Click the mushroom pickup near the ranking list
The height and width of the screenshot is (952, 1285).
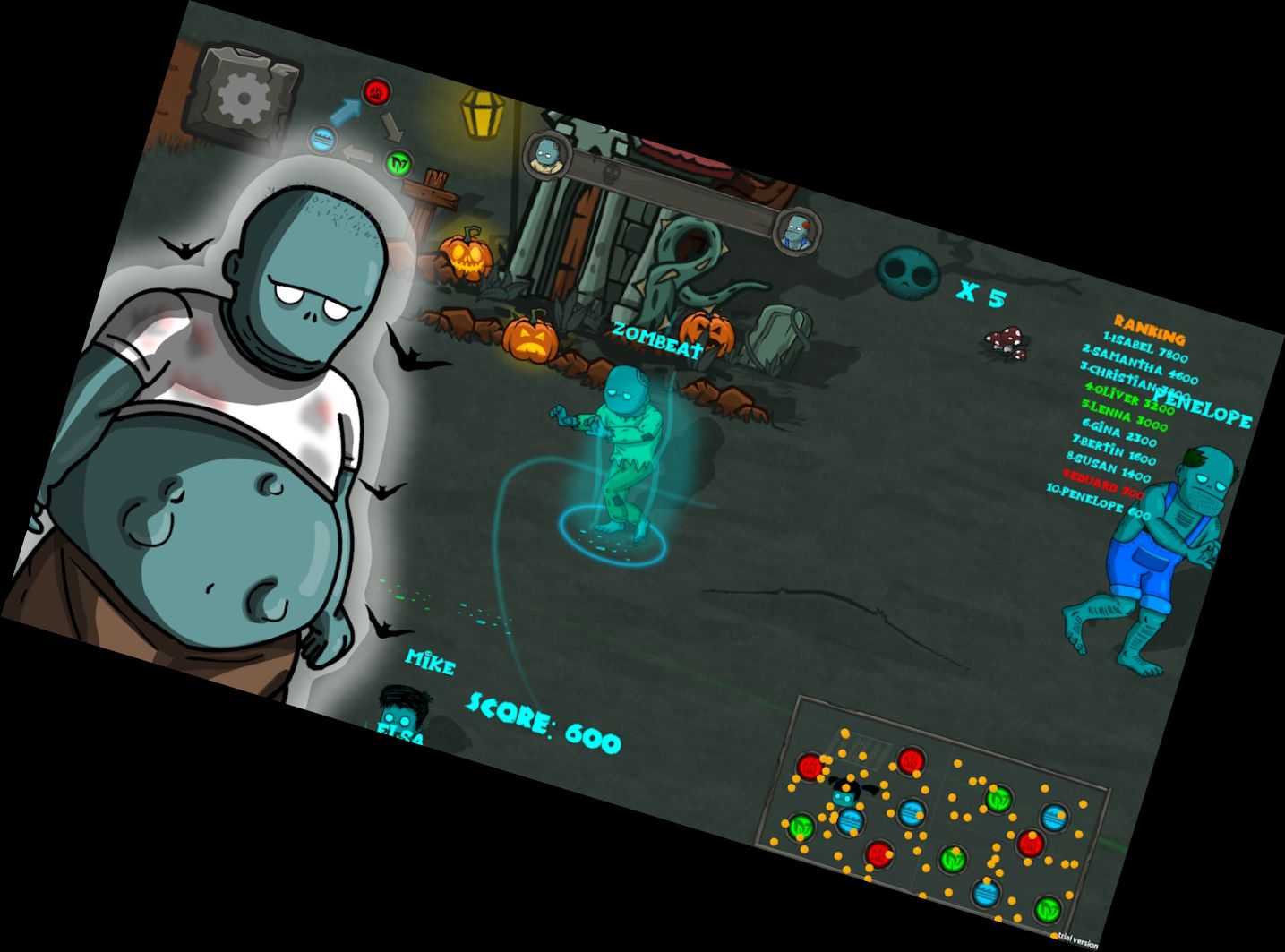coord(1005,340)
